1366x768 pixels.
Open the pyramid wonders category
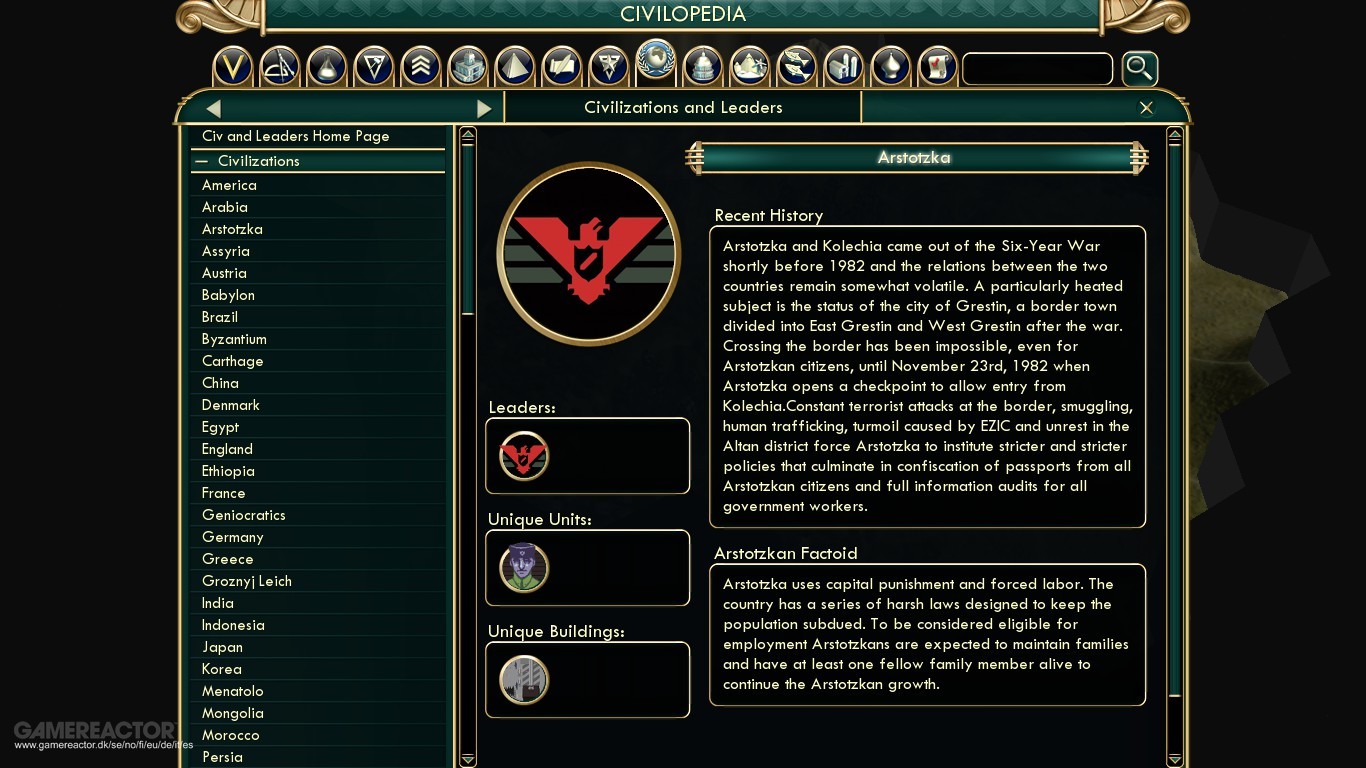[x=515, y=67]
